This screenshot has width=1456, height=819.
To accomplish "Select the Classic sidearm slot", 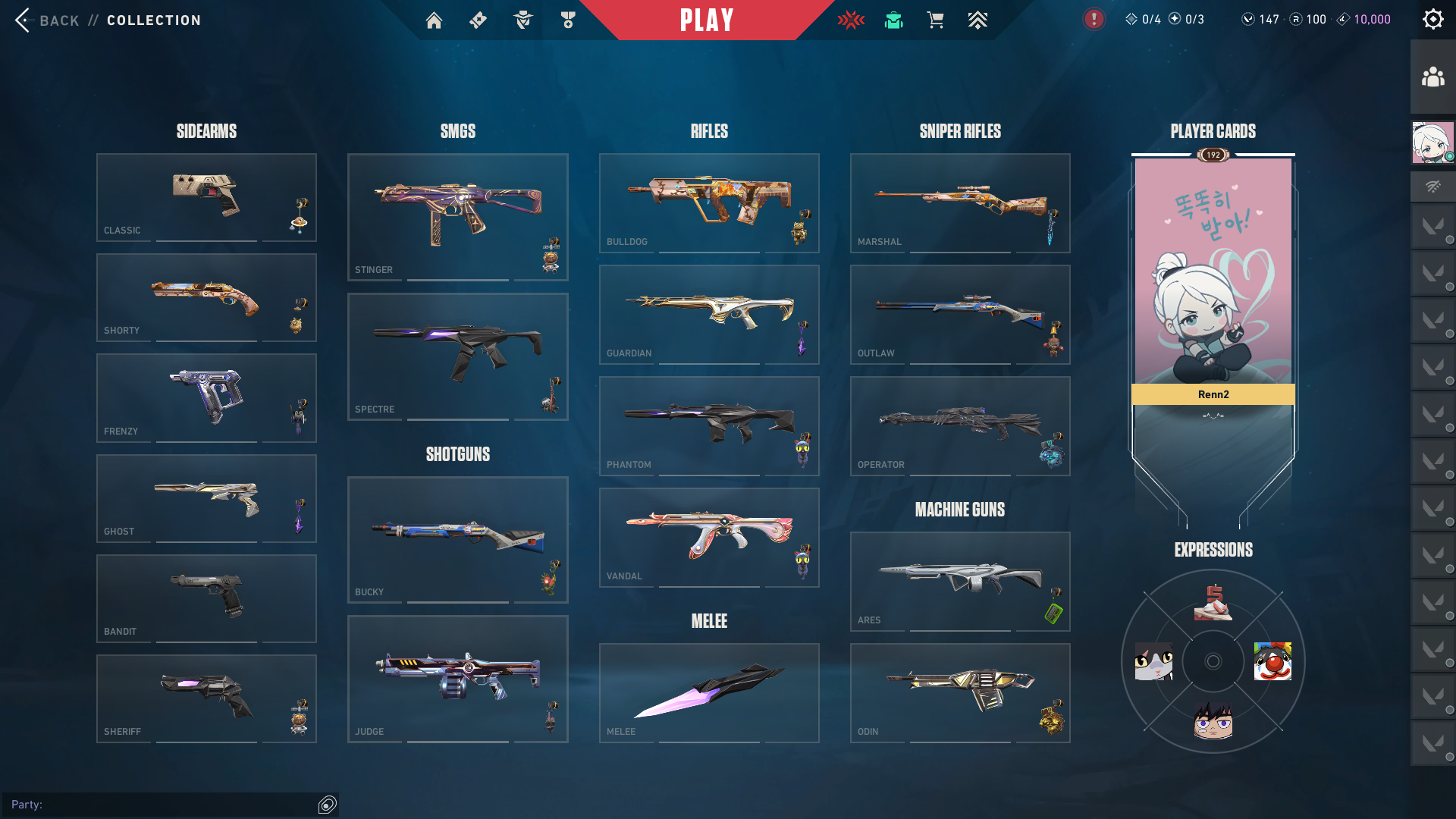I will (x=206, y=197).
